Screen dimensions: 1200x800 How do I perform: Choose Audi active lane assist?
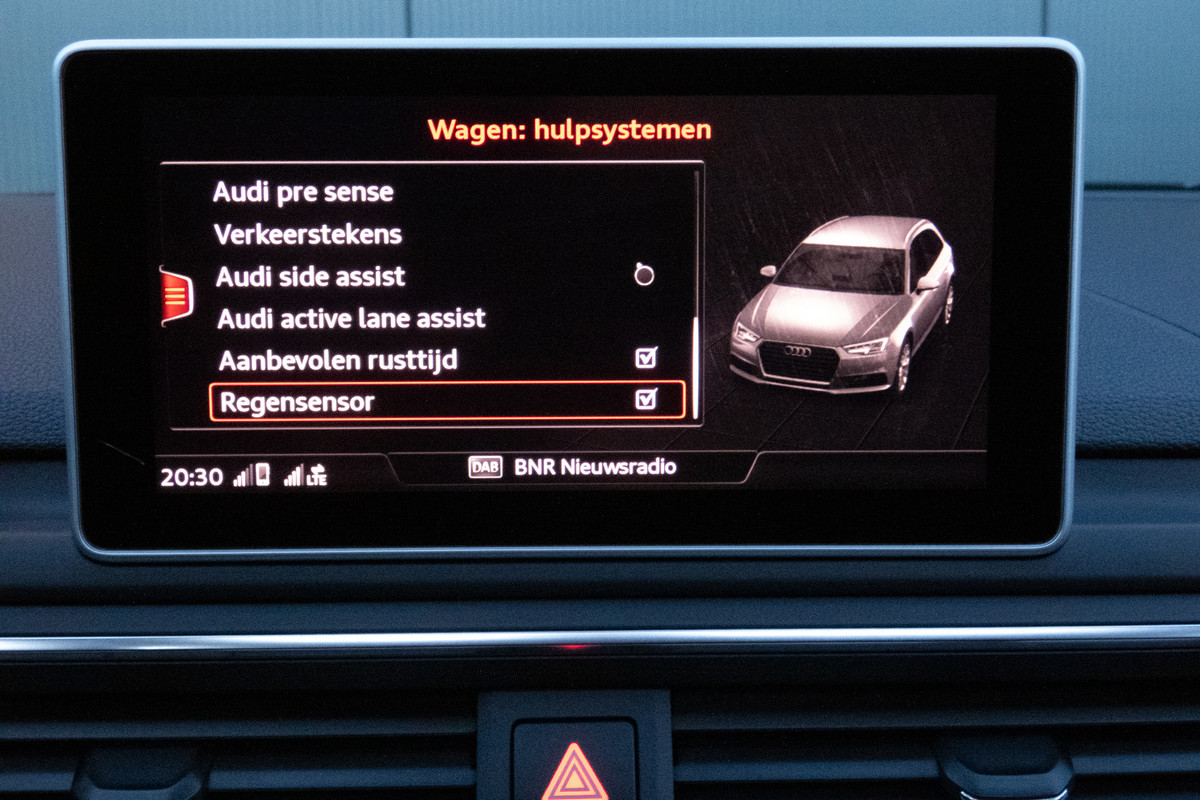pos(351,319)
